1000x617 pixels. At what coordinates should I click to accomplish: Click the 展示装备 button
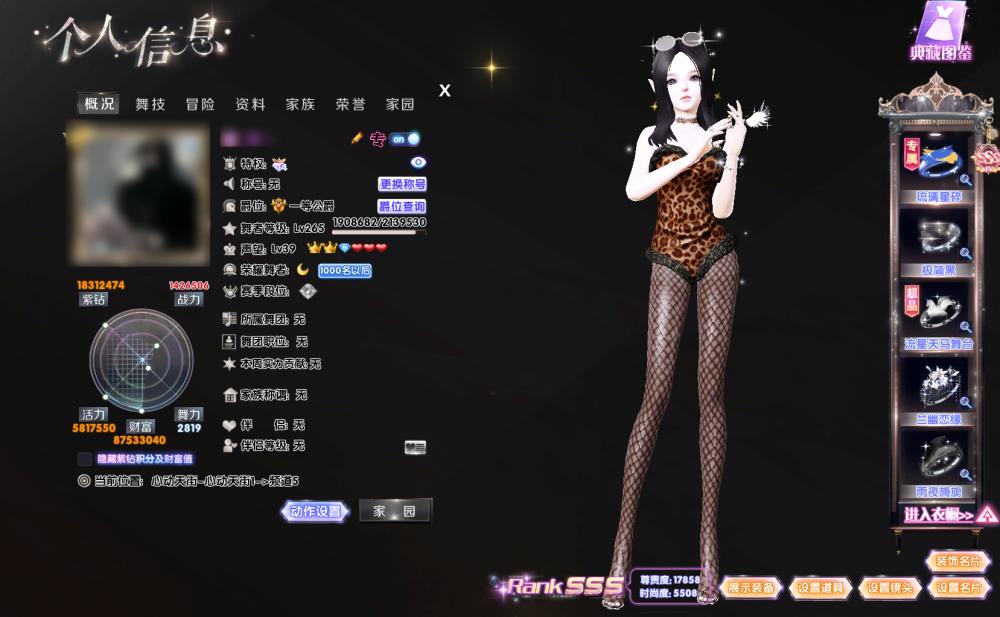click(751, 588)
